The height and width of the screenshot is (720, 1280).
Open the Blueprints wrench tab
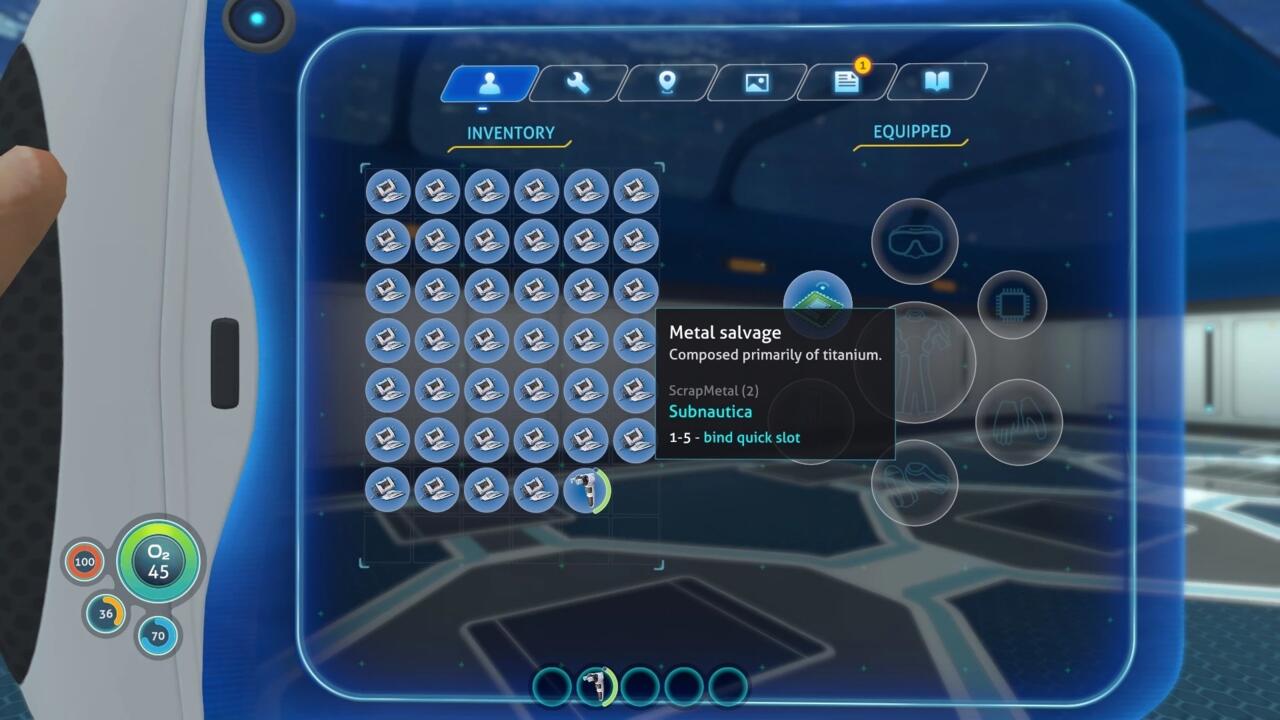click(x=576, y=84)
